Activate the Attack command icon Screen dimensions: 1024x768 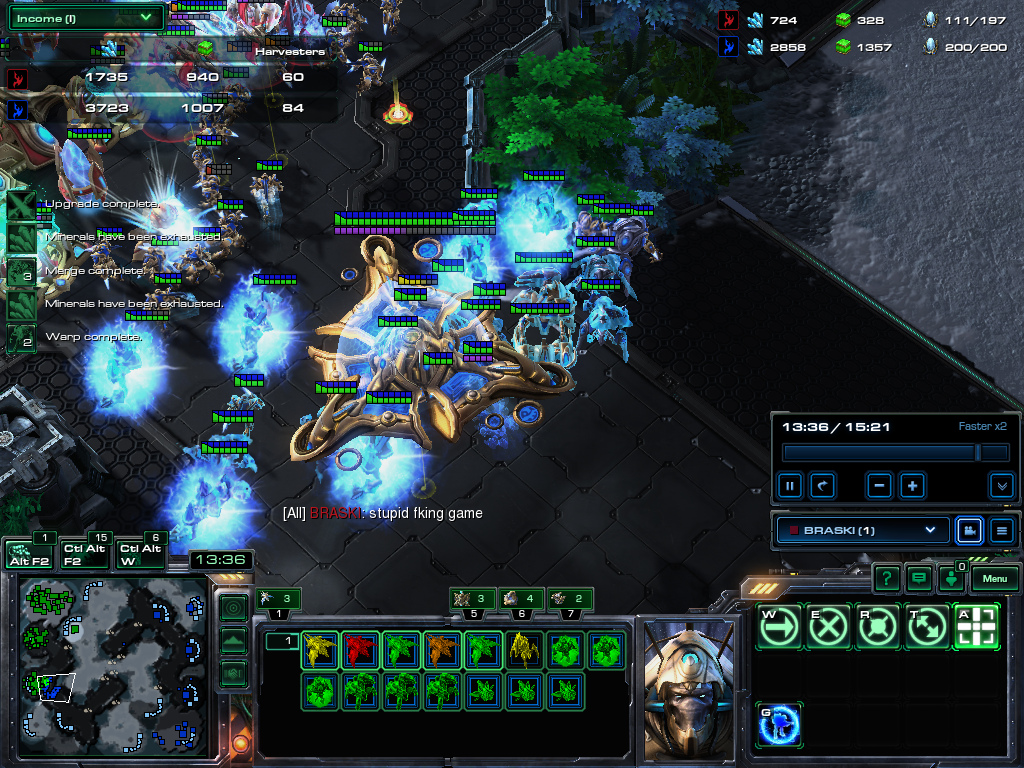click(x=976, y=627)
